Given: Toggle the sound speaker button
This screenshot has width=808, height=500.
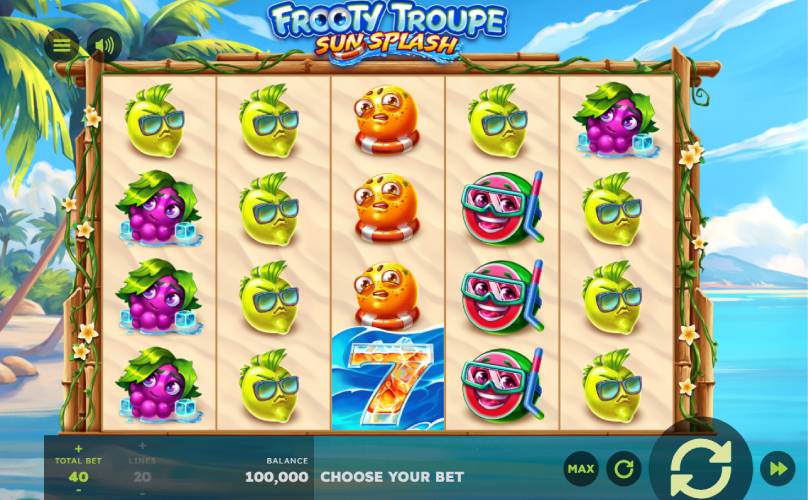Looking at the screenshot, I should (102, 45).
